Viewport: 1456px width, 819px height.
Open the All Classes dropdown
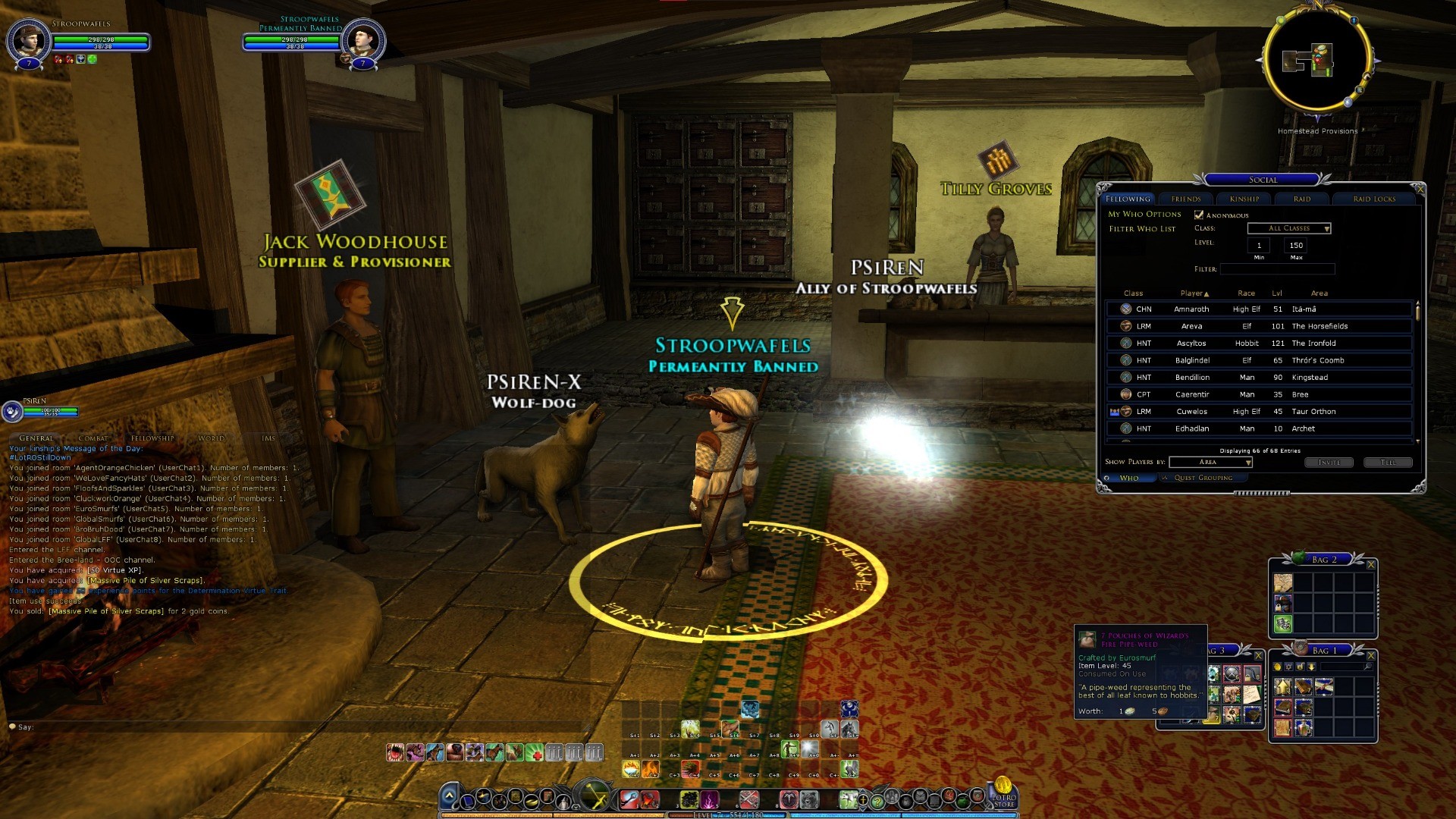[x=1289, y=228]
